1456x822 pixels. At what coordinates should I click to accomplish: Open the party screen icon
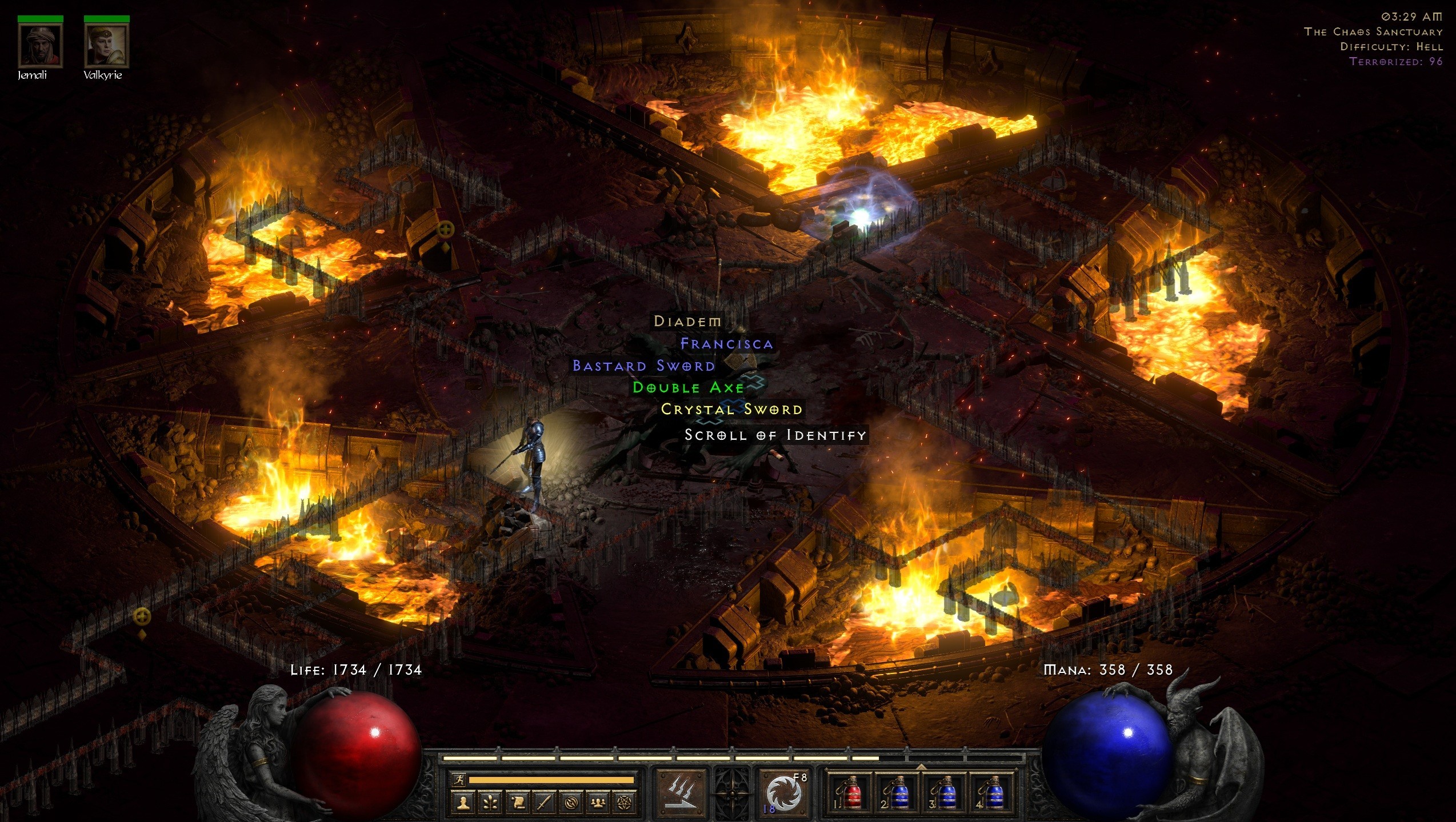click(598, 803)
